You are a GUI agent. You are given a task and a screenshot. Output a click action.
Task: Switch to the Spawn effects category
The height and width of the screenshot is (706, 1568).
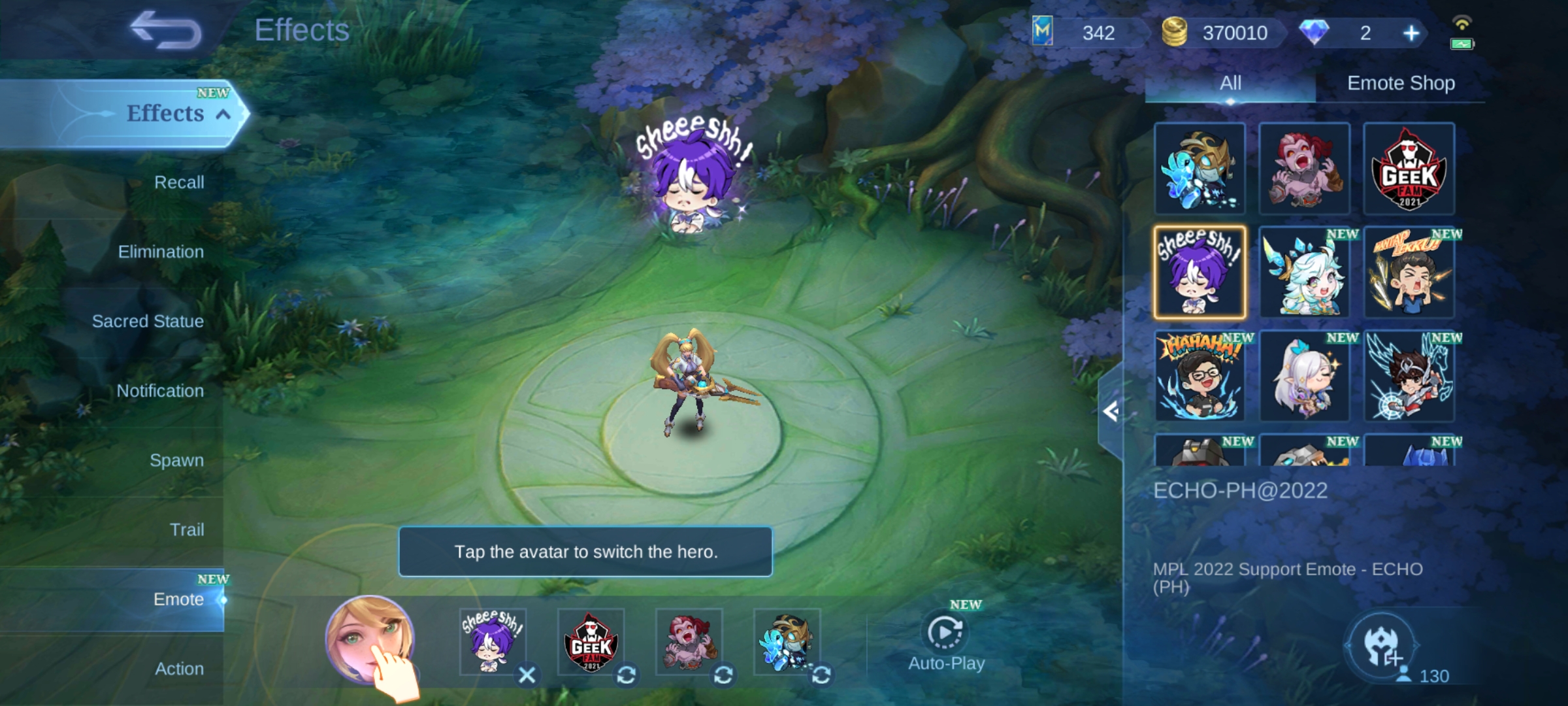176,460
